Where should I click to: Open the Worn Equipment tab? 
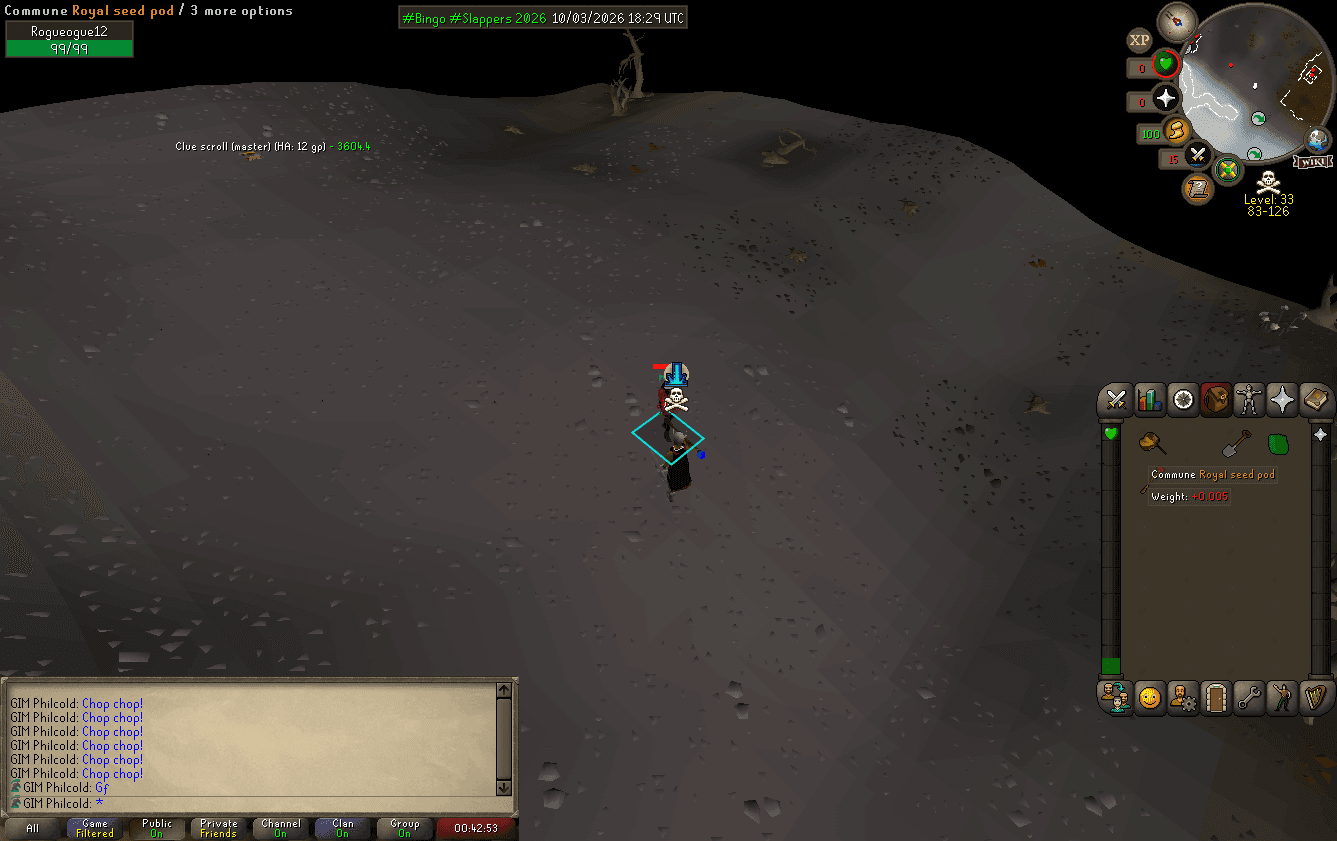click(1249, 400)
